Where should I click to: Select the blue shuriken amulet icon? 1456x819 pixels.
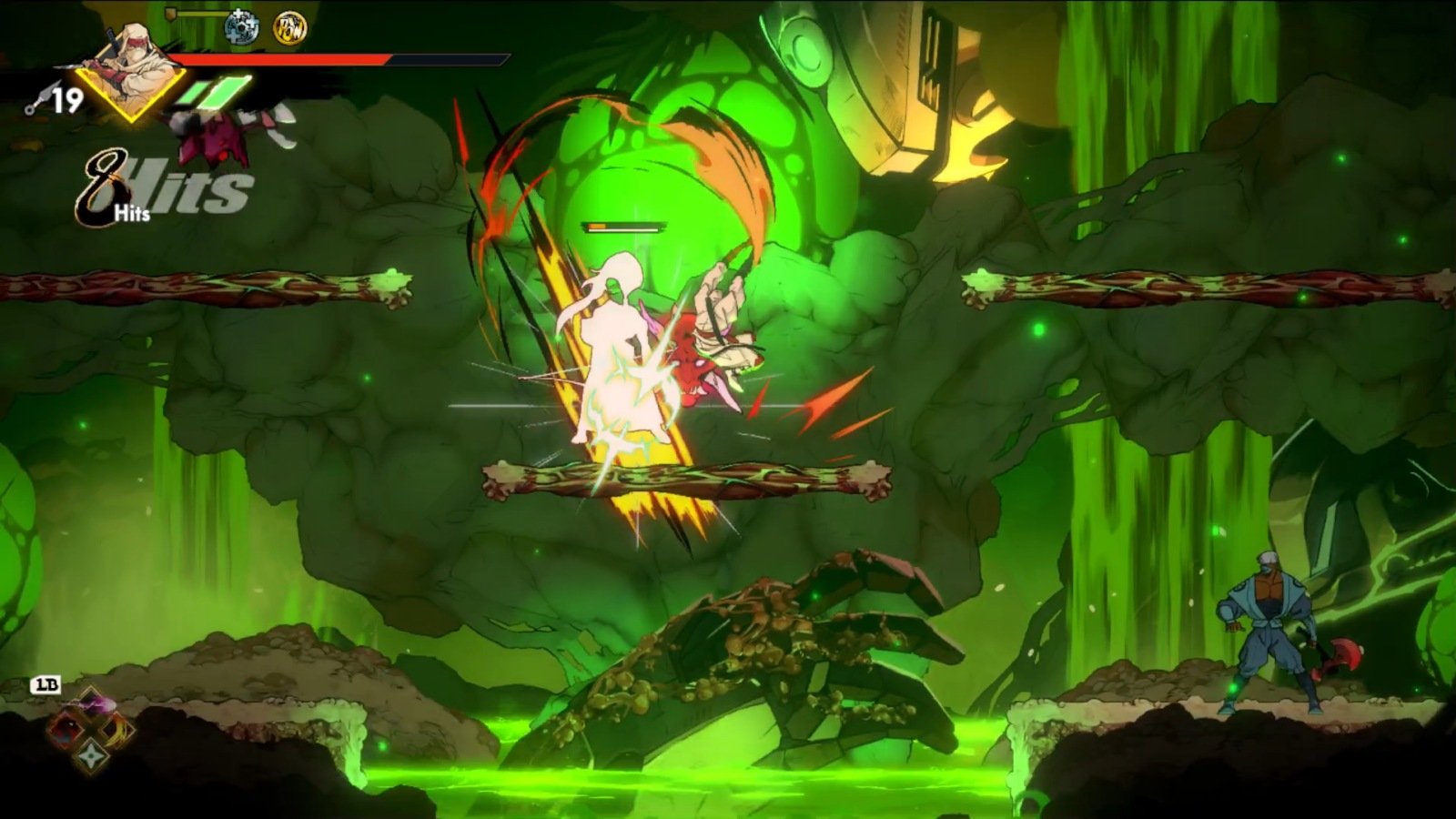click(241, 27)
